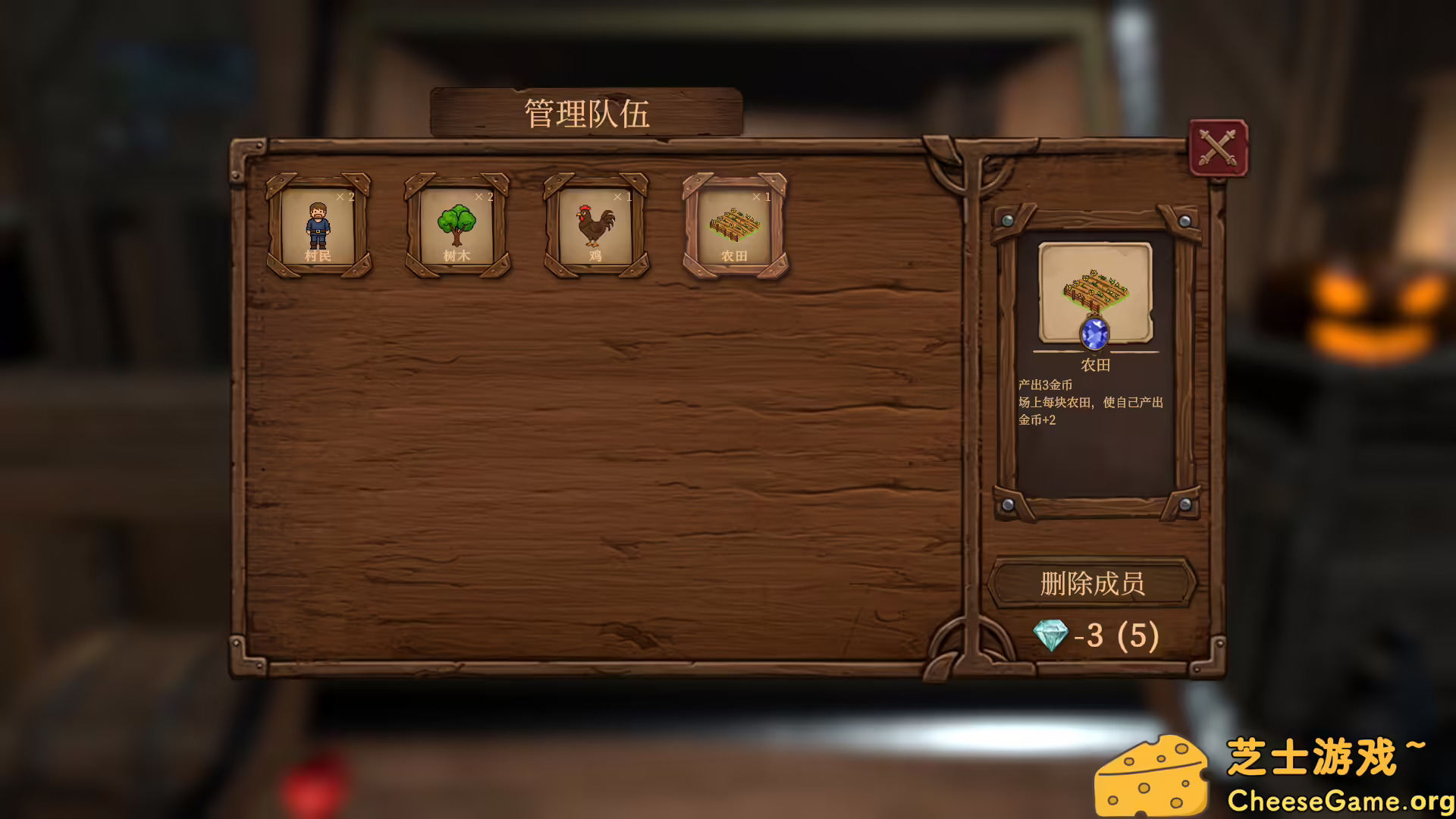This screenshot has height=819, width=1456.
Task: Select the farmland (农田) team card
Action: tap(735, 226)
